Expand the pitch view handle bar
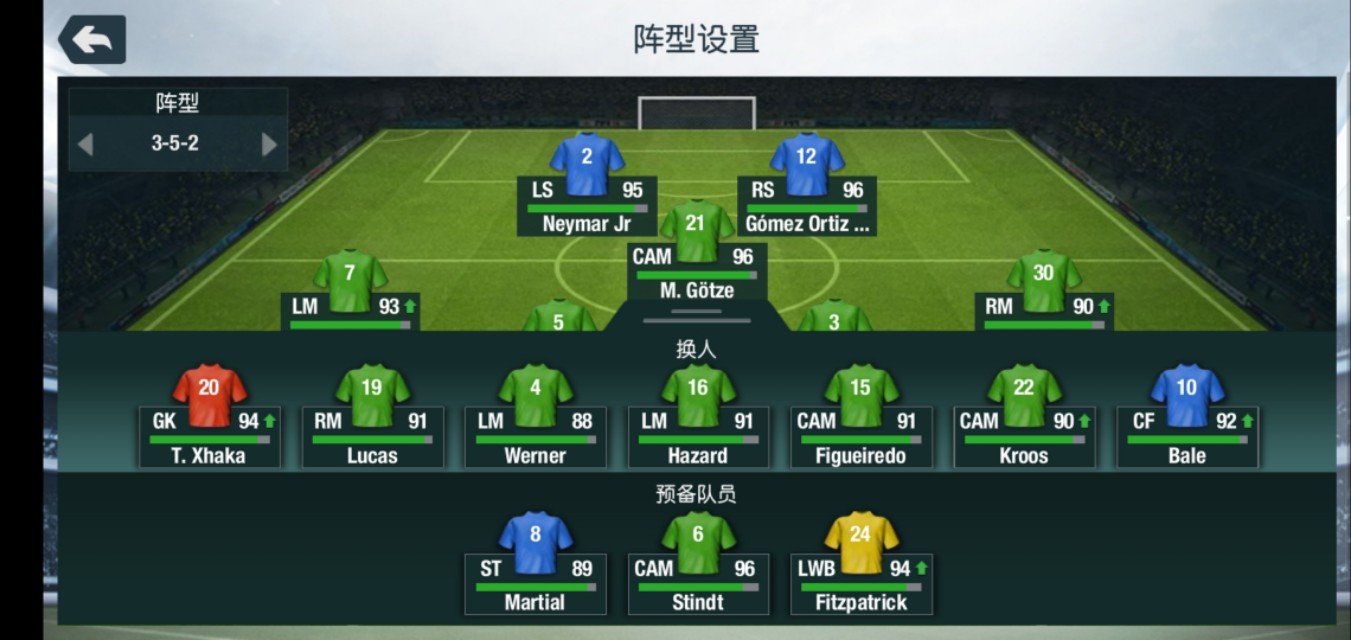The image size is (1351, 640). point(697,317)
